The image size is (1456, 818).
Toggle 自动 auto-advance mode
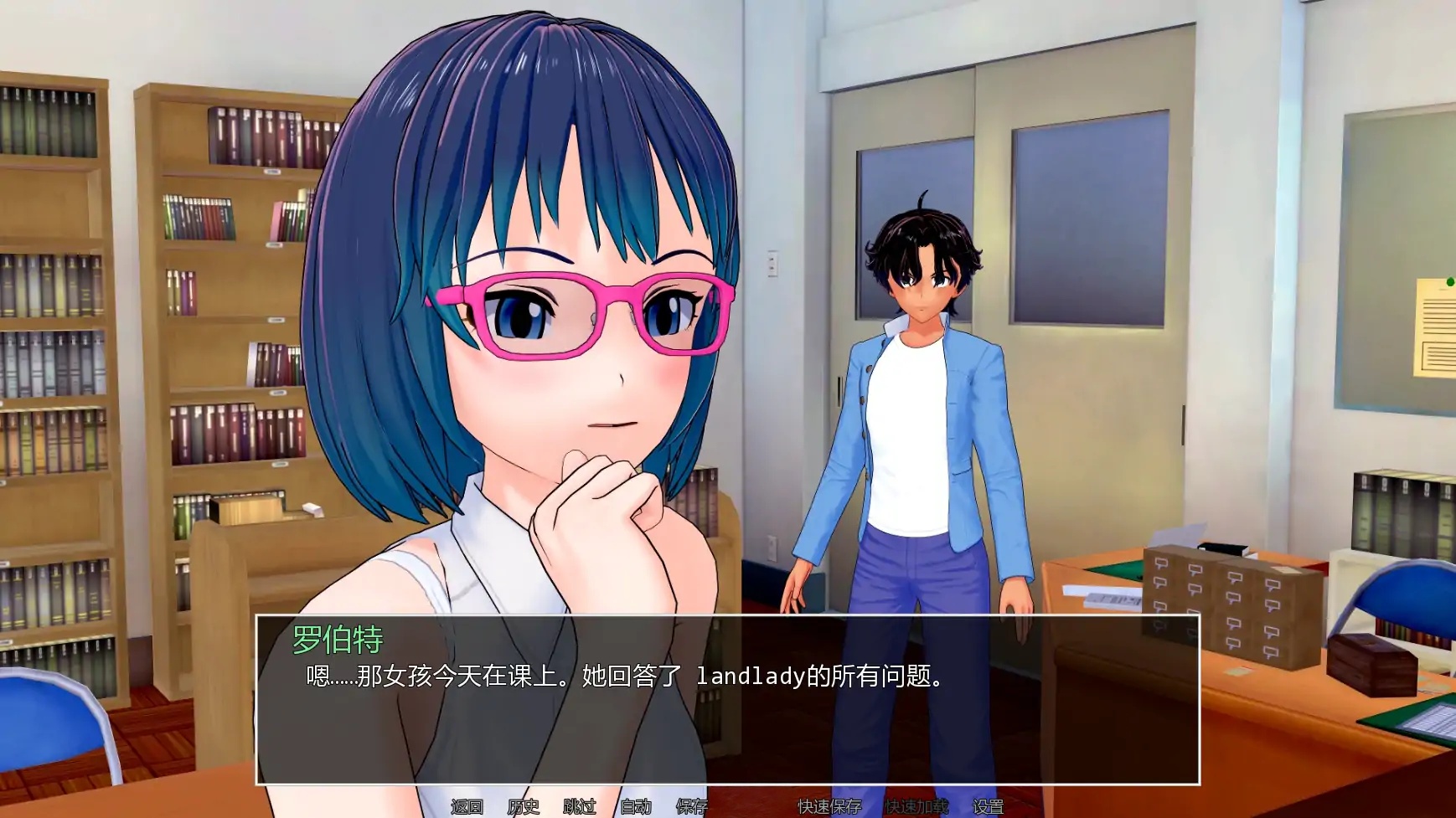(635, 808)
